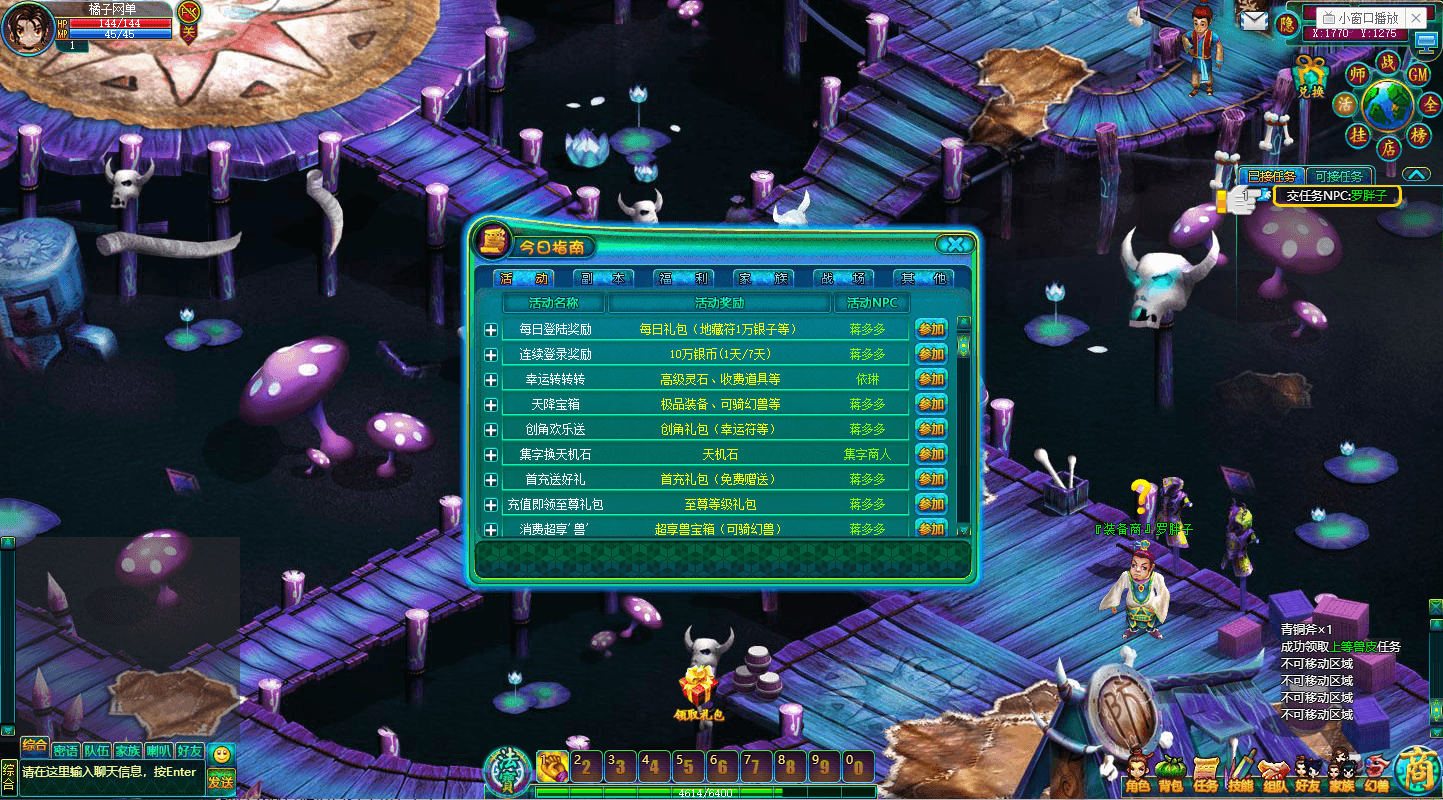Expand the 首充送好礼 row details
Screen dimensions: 1443x800
pos(491,480)
